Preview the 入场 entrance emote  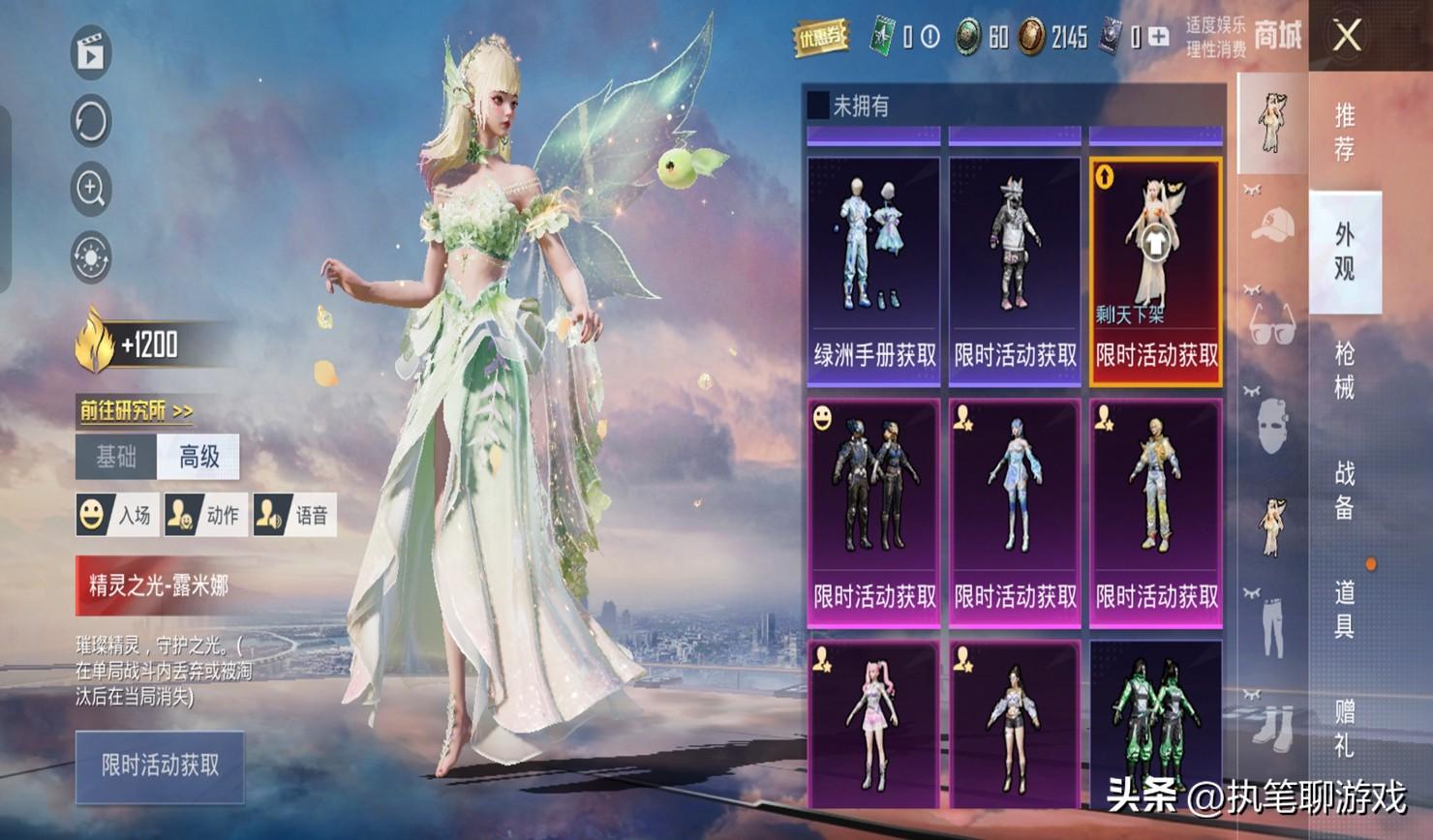coord(115,515)
